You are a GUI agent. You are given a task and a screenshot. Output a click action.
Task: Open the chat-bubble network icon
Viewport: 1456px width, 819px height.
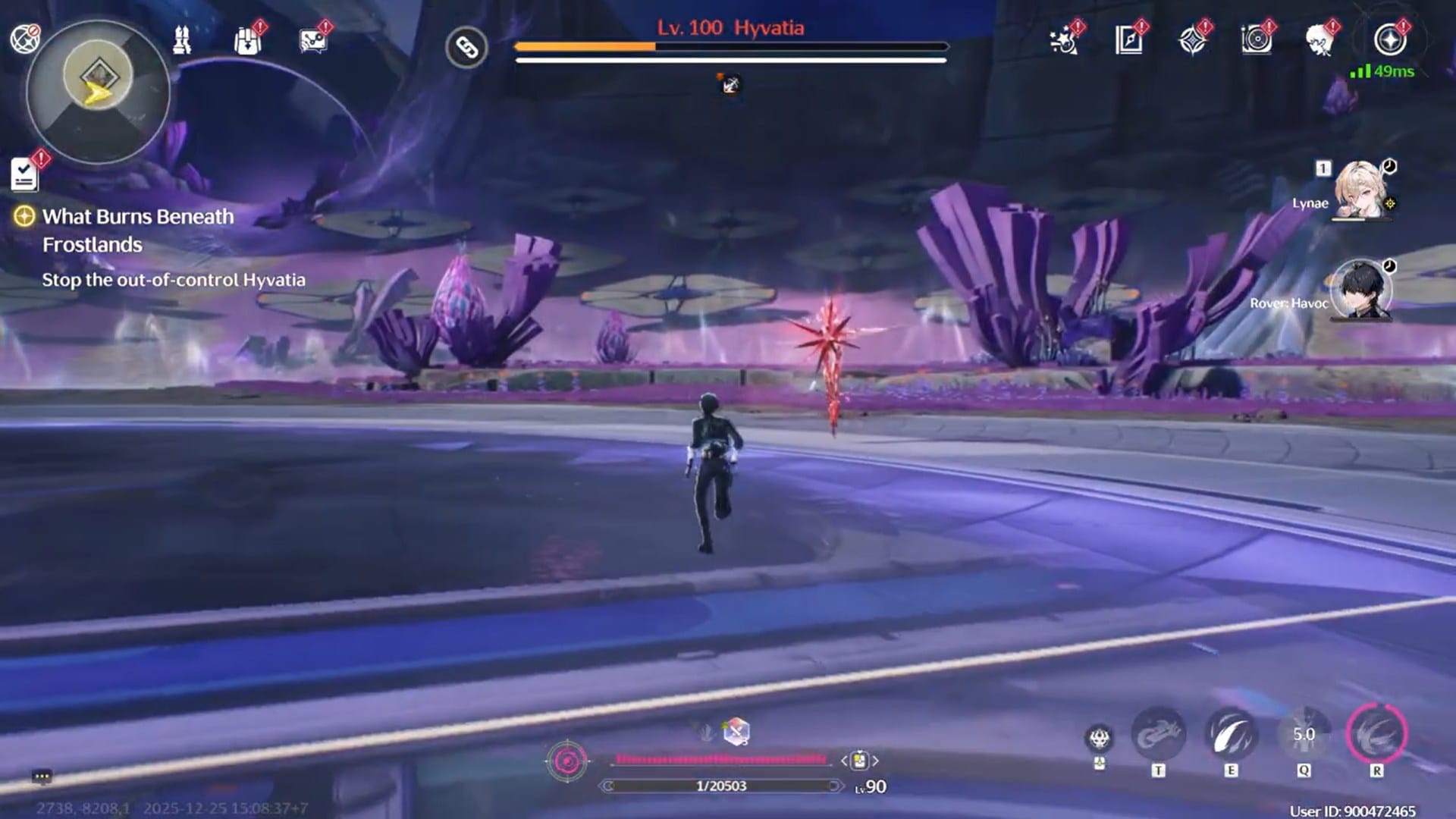tap(312, 41)
